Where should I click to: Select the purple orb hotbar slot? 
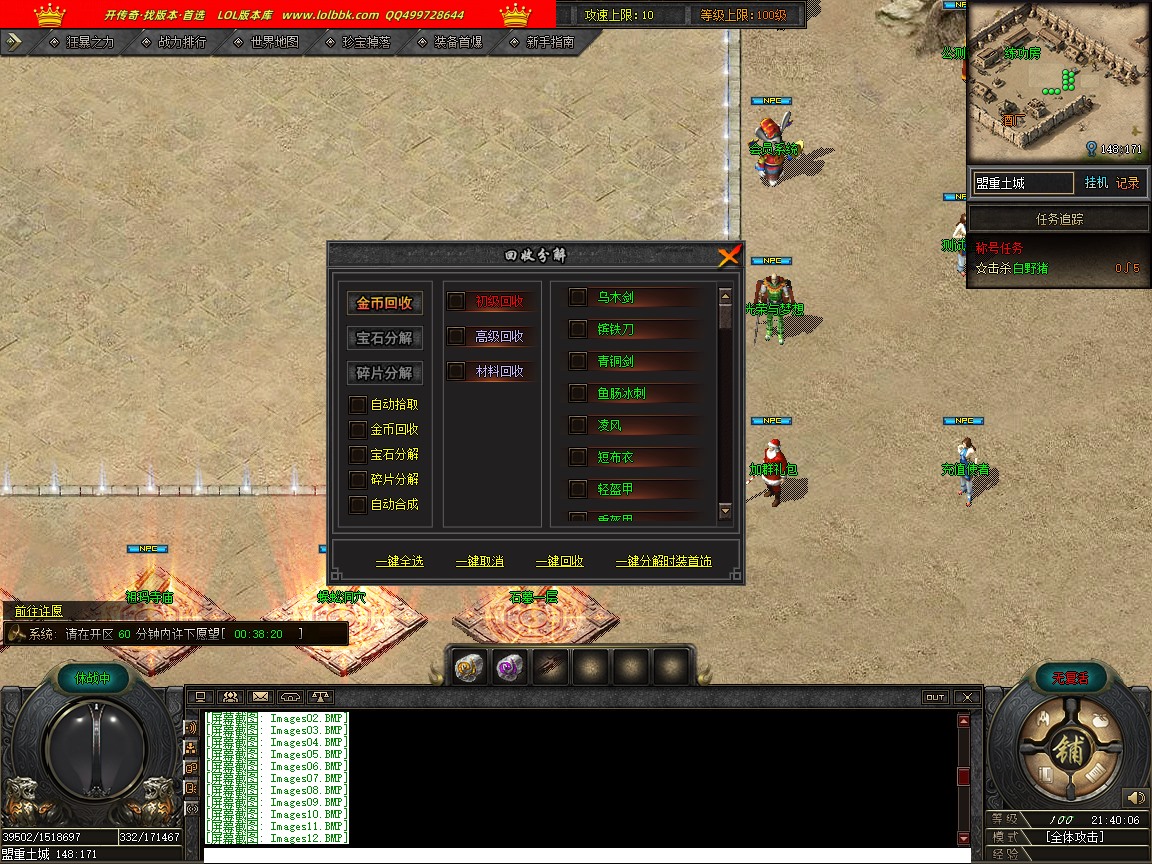click(x=510, y=668)
